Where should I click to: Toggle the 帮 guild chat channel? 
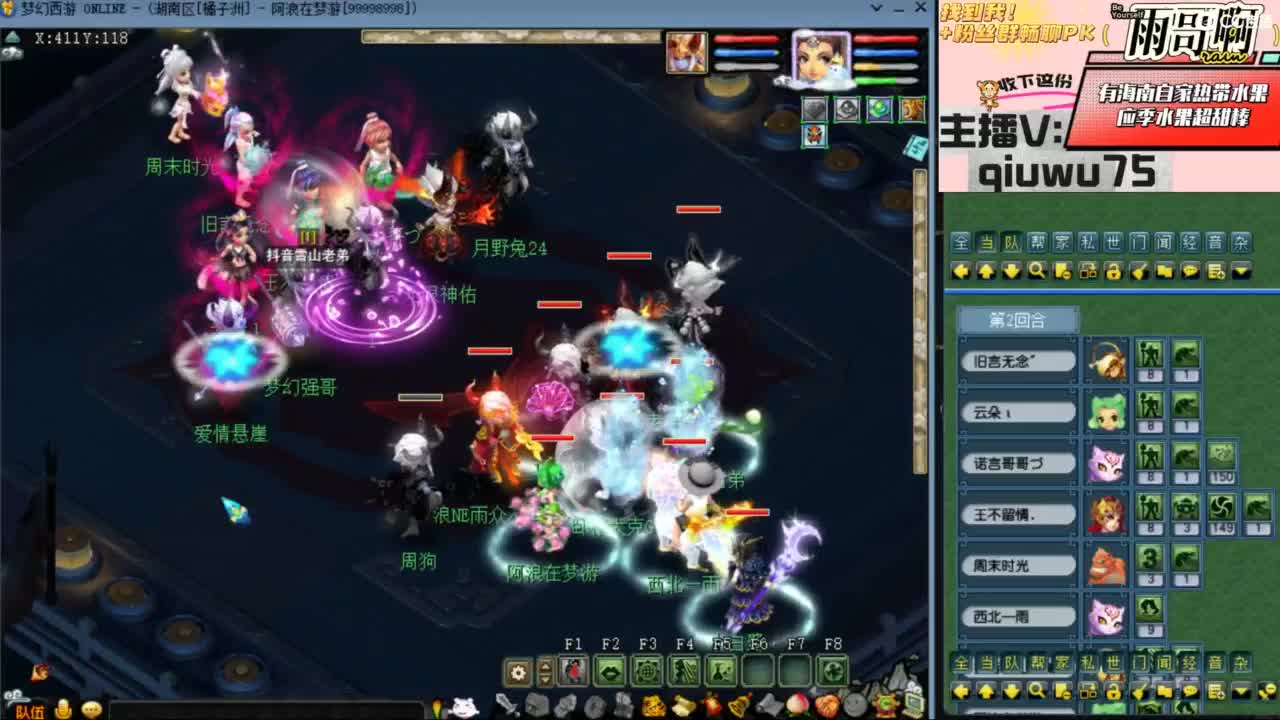pyautogui.click(x=1037, y=240)
